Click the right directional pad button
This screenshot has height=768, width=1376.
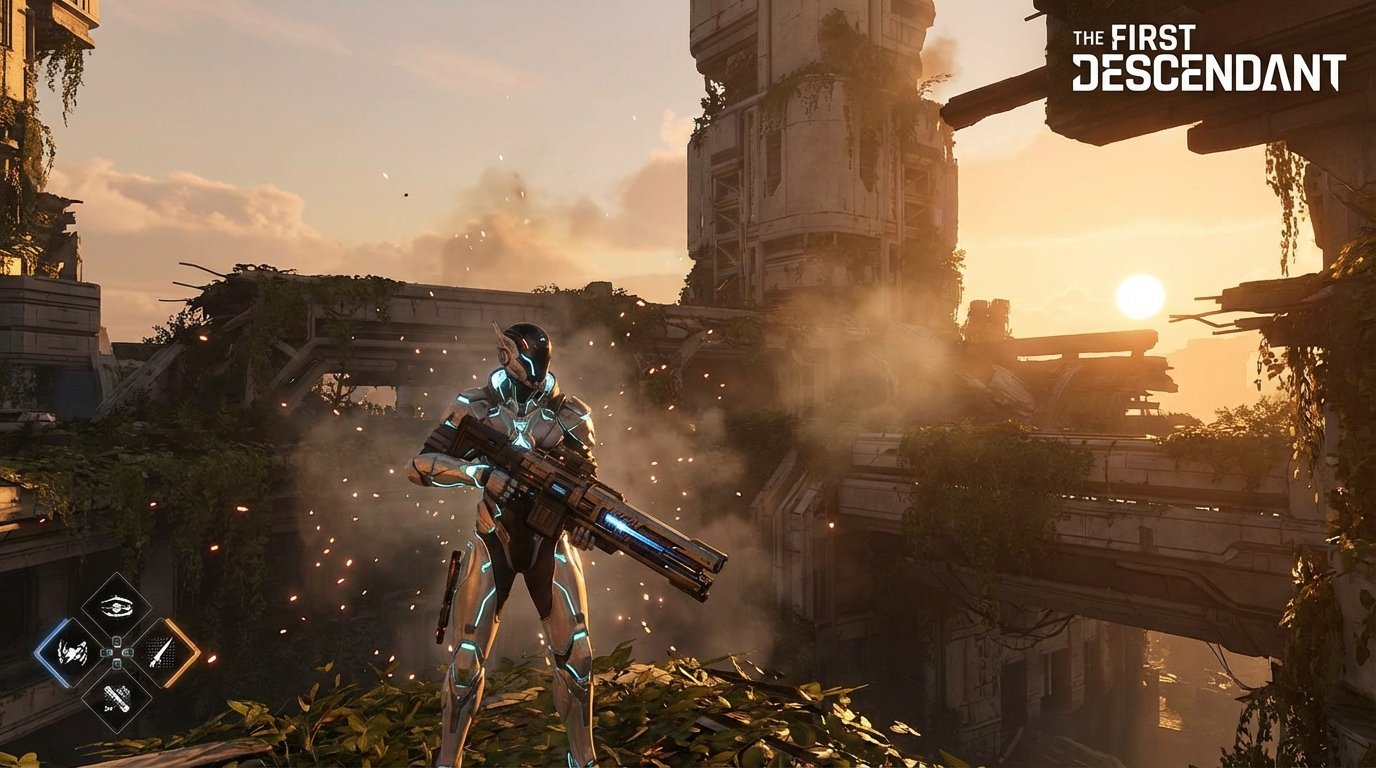[128, 652]
